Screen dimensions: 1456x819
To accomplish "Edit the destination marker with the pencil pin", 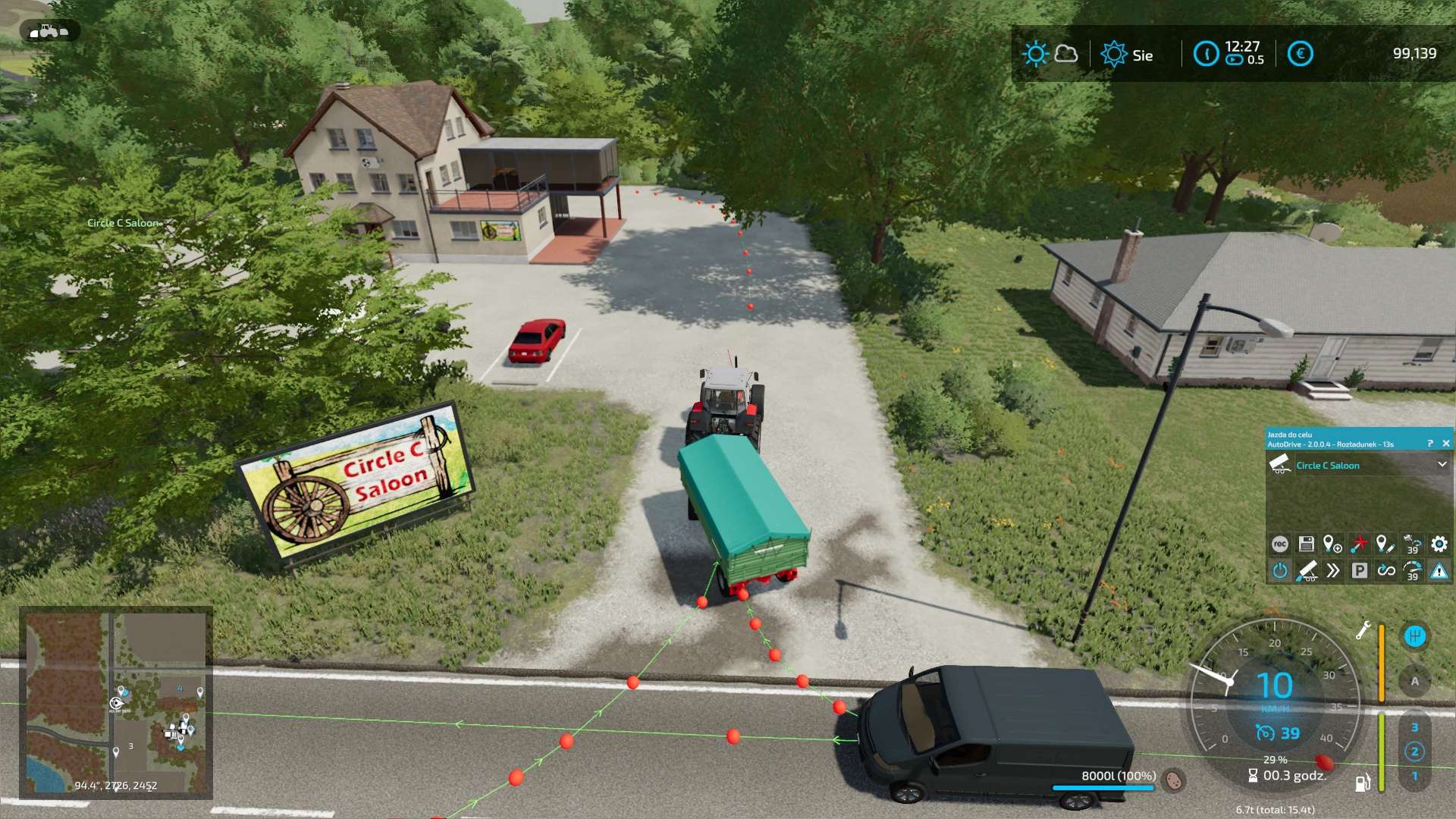I will tap(1385, 544).
